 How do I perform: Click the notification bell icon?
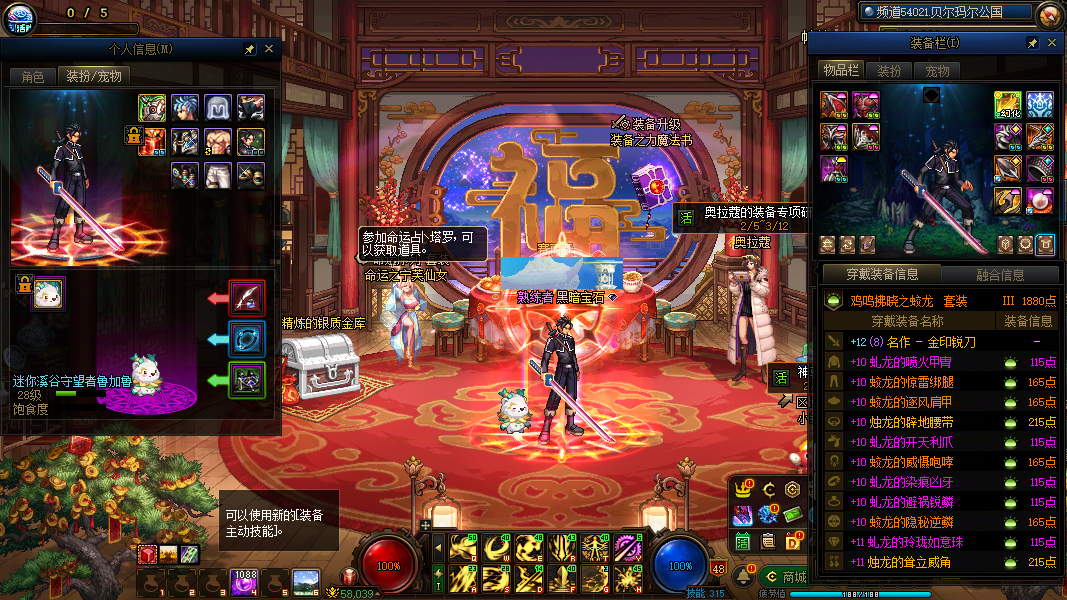tap(744, 577)
